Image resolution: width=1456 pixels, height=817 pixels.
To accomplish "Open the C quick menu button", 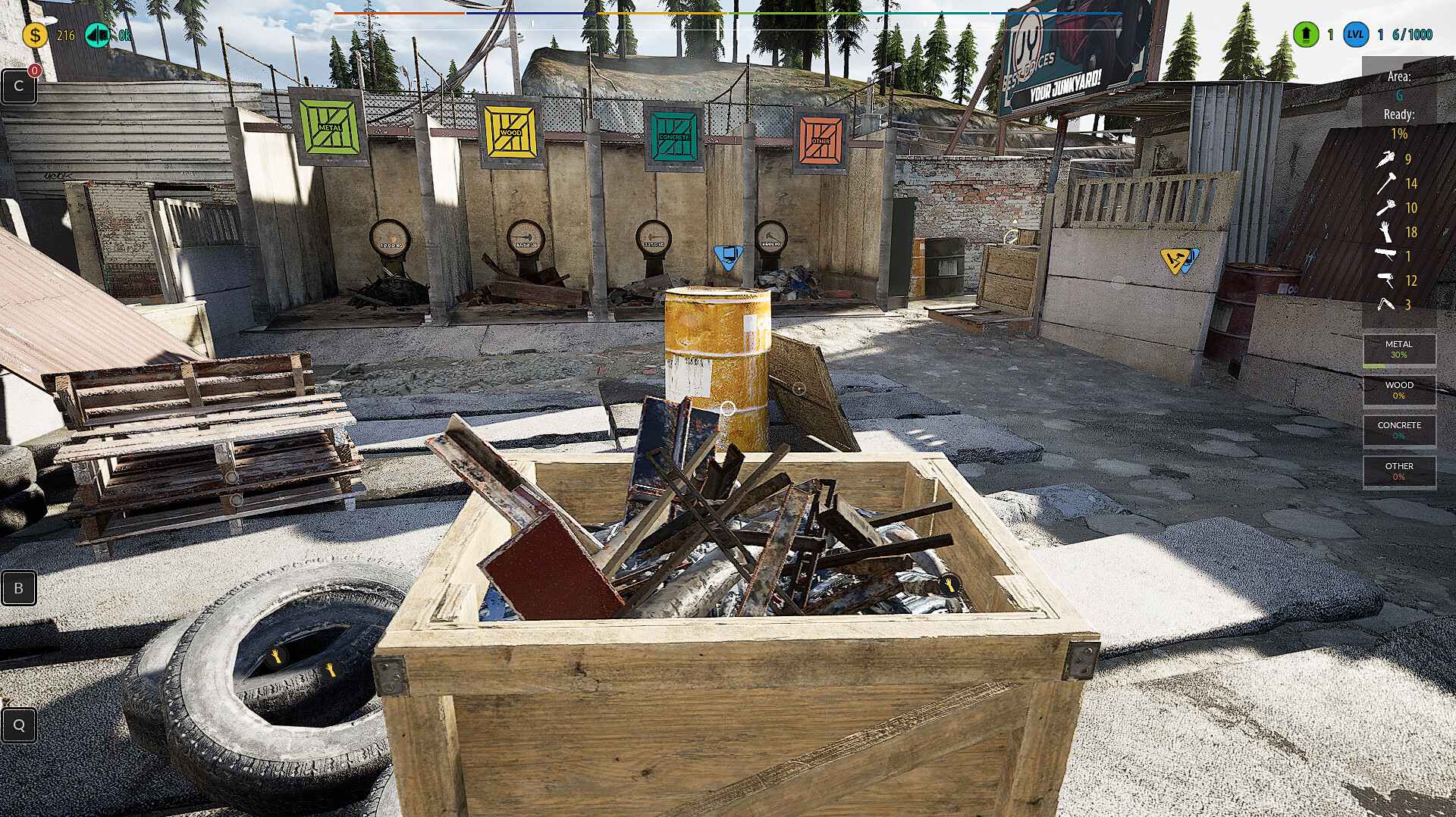I will pyautogui.click(x=19, y=85).
